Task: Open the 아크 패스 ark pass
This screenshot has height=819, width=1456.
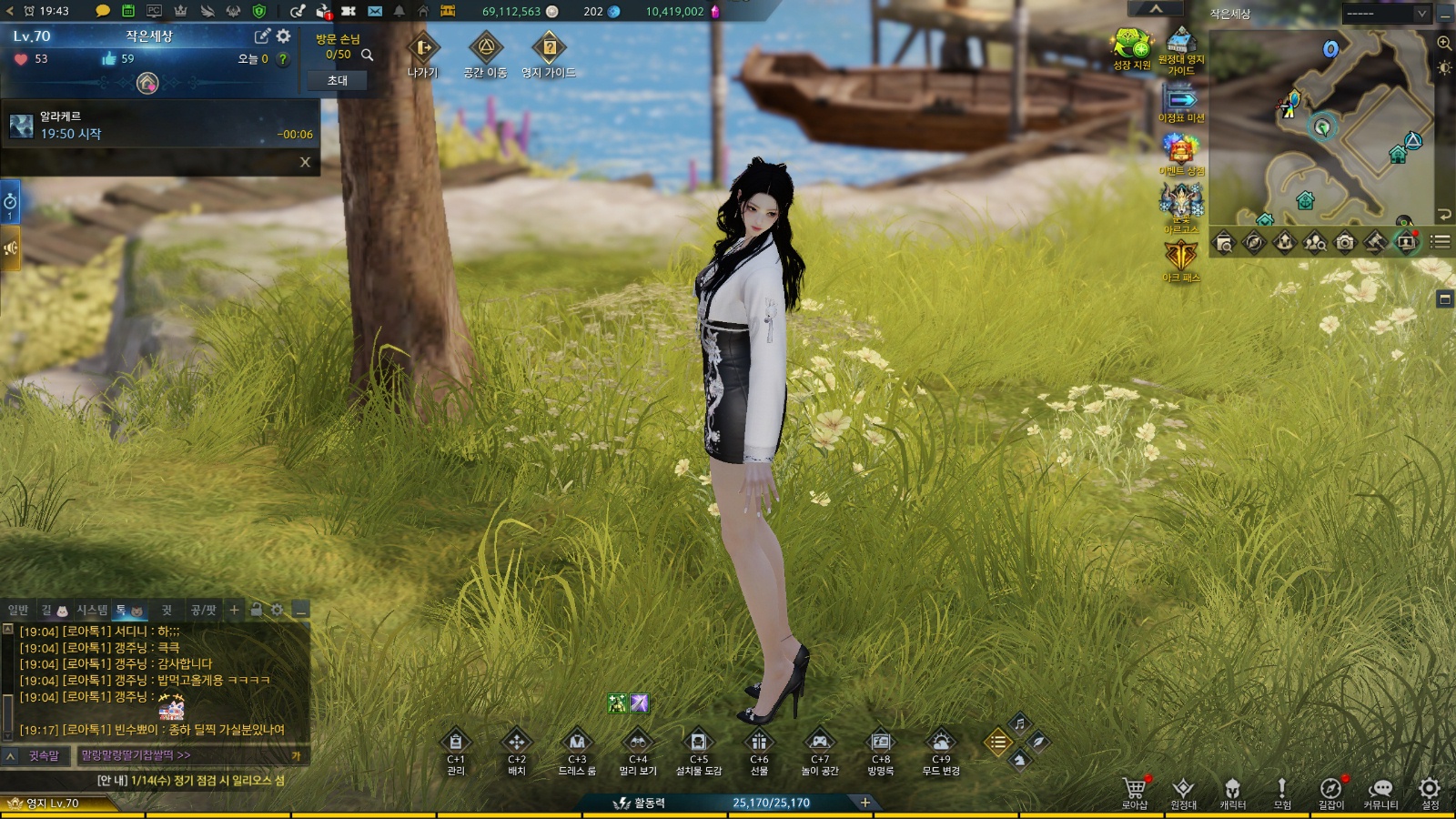Action: [1181, 258]
